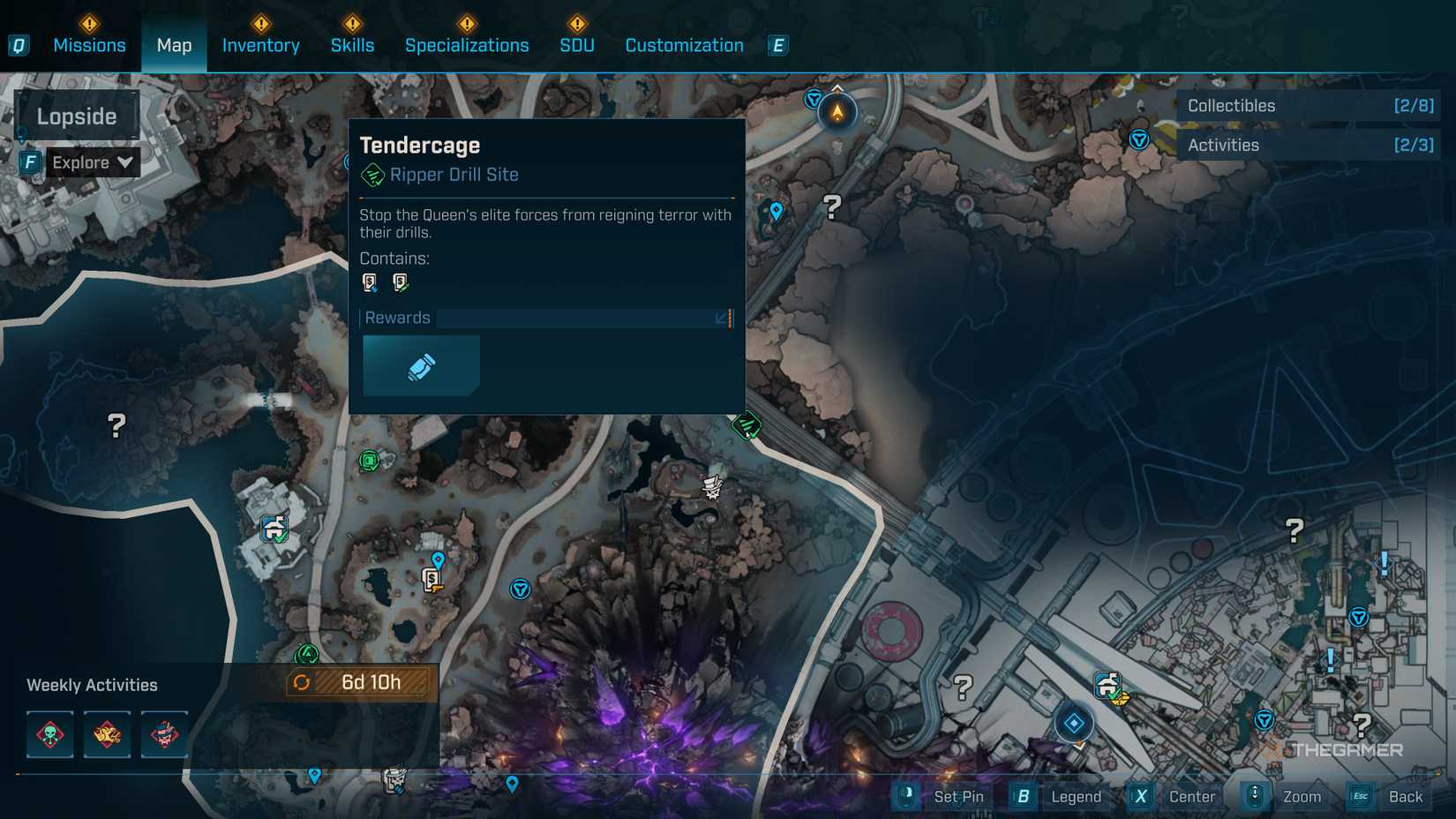Viewport: 1456px width, 819px height.
Task: Select the first Weekly Activities skull icon
Action: [x=50, y=734]
